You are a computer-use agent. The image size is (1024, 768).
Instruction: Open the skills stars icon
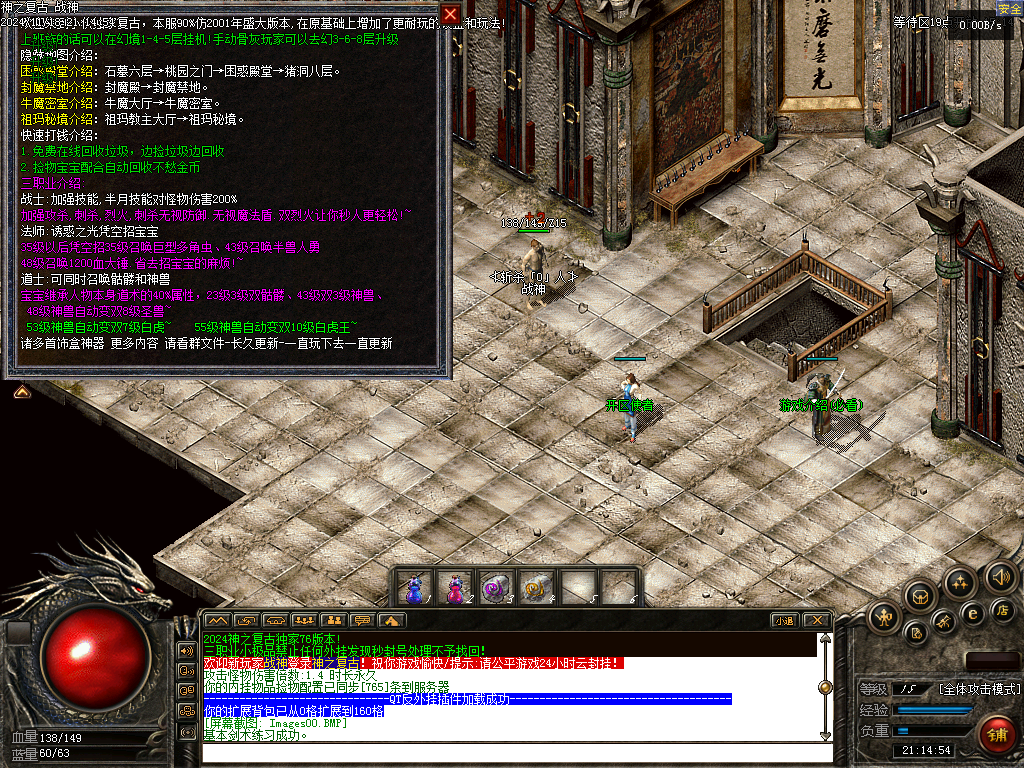point(961,583)
